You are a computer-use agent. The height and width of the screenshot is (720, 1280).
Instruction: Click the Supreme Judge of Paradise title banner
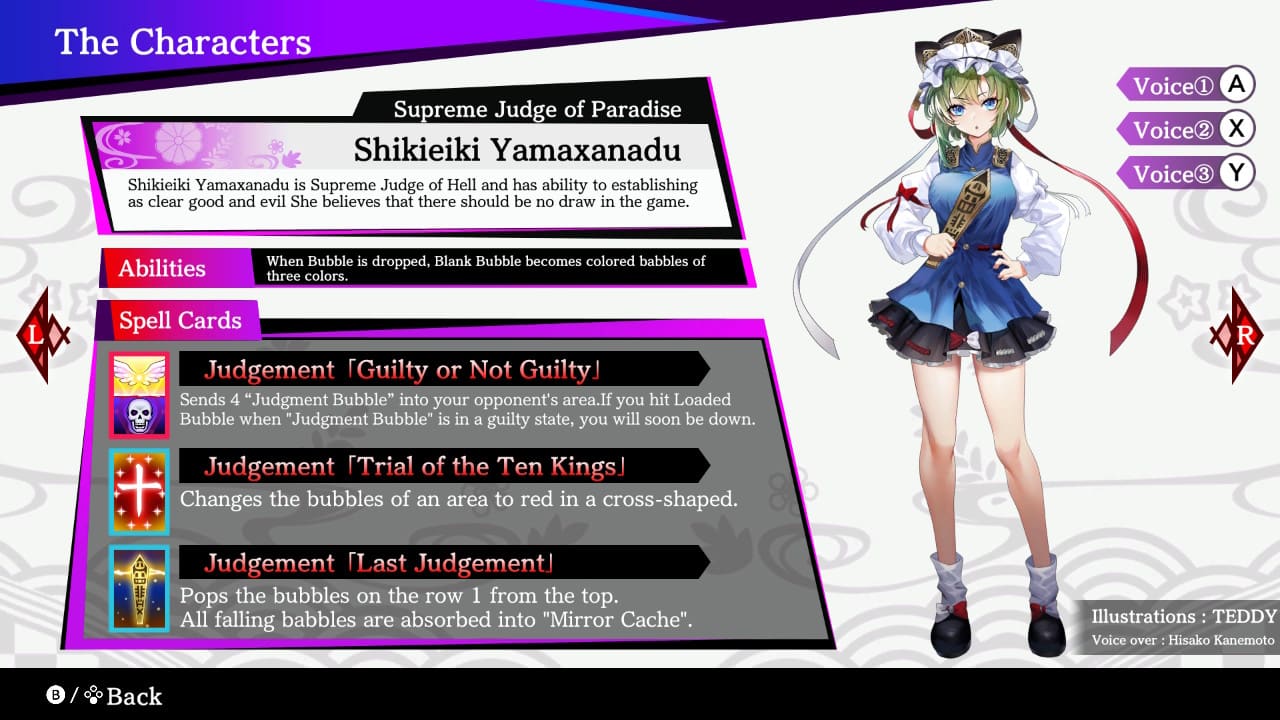pyautogui.click(x=538, y=109)
